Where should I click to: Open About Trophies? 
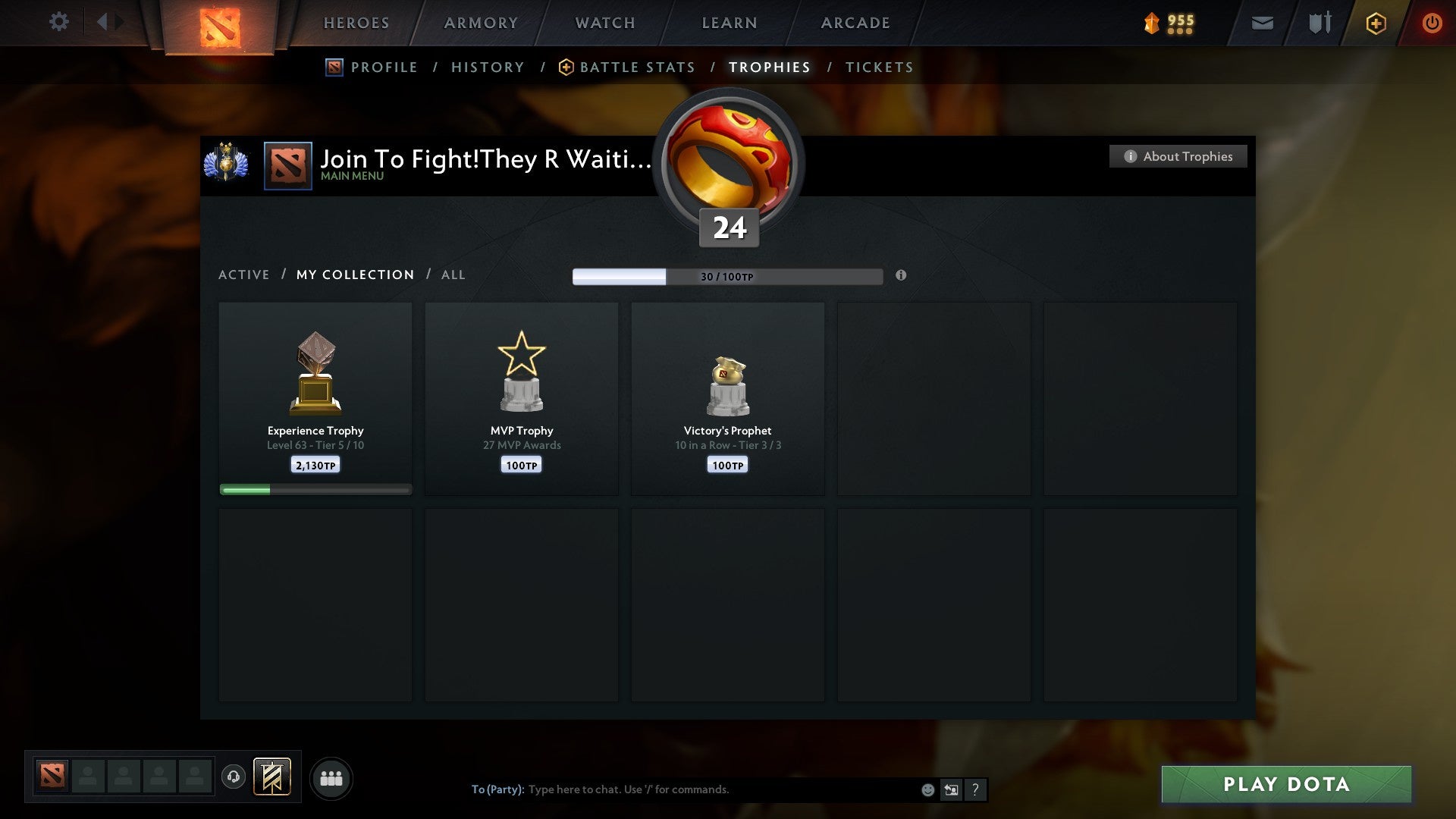coord(1178,156)
